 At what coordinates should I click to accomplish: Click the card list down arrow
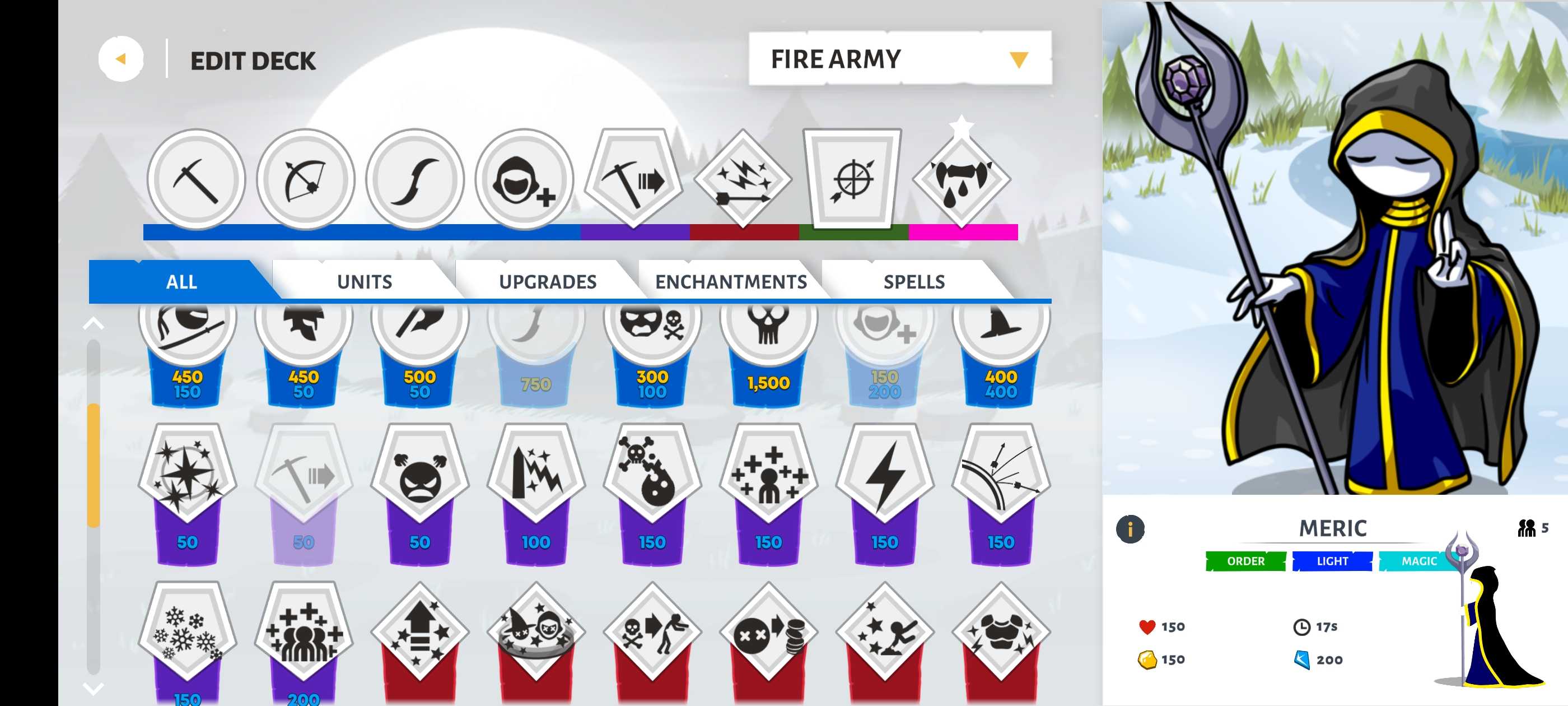[x=93, y=688]
